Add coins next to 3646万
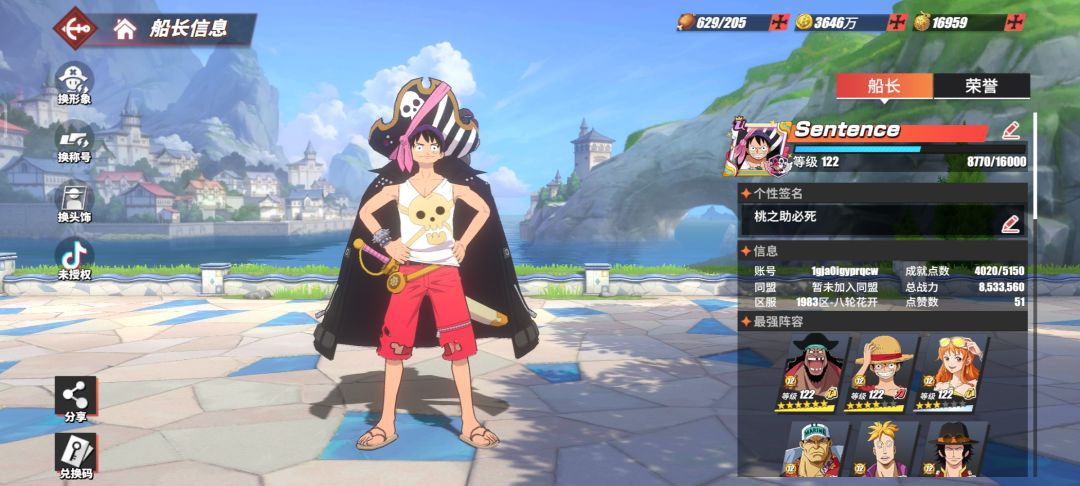This screenshot has height=486, width=1080. click(896, 22)
